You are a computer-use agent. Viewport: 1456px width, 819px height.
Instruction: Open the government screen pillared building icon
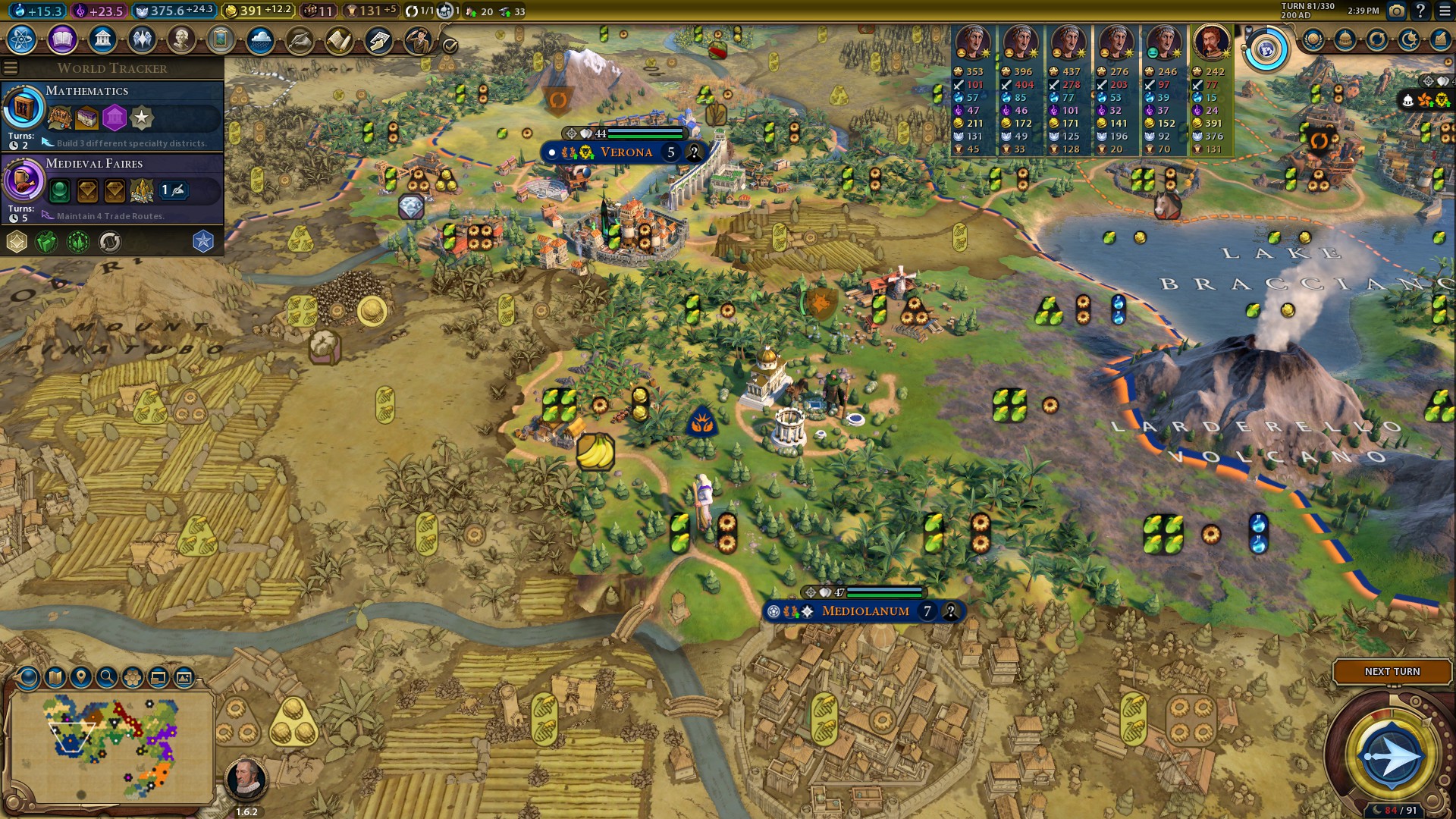102,39
